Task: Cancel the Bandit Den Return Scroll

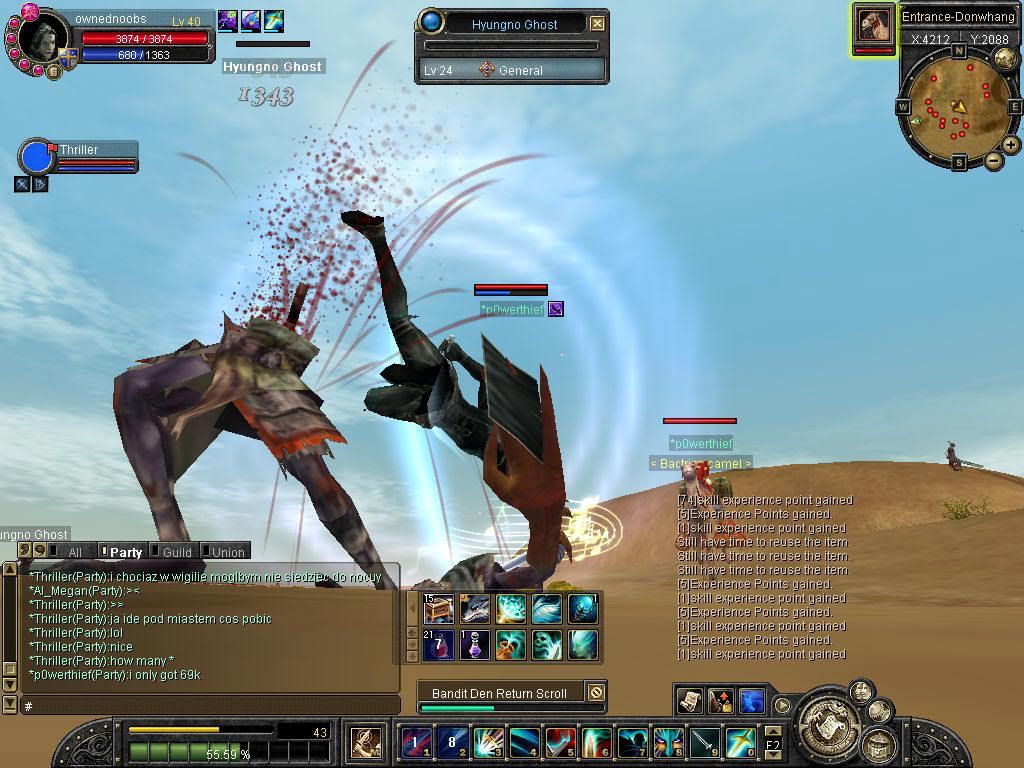Action: pos(595,692)
